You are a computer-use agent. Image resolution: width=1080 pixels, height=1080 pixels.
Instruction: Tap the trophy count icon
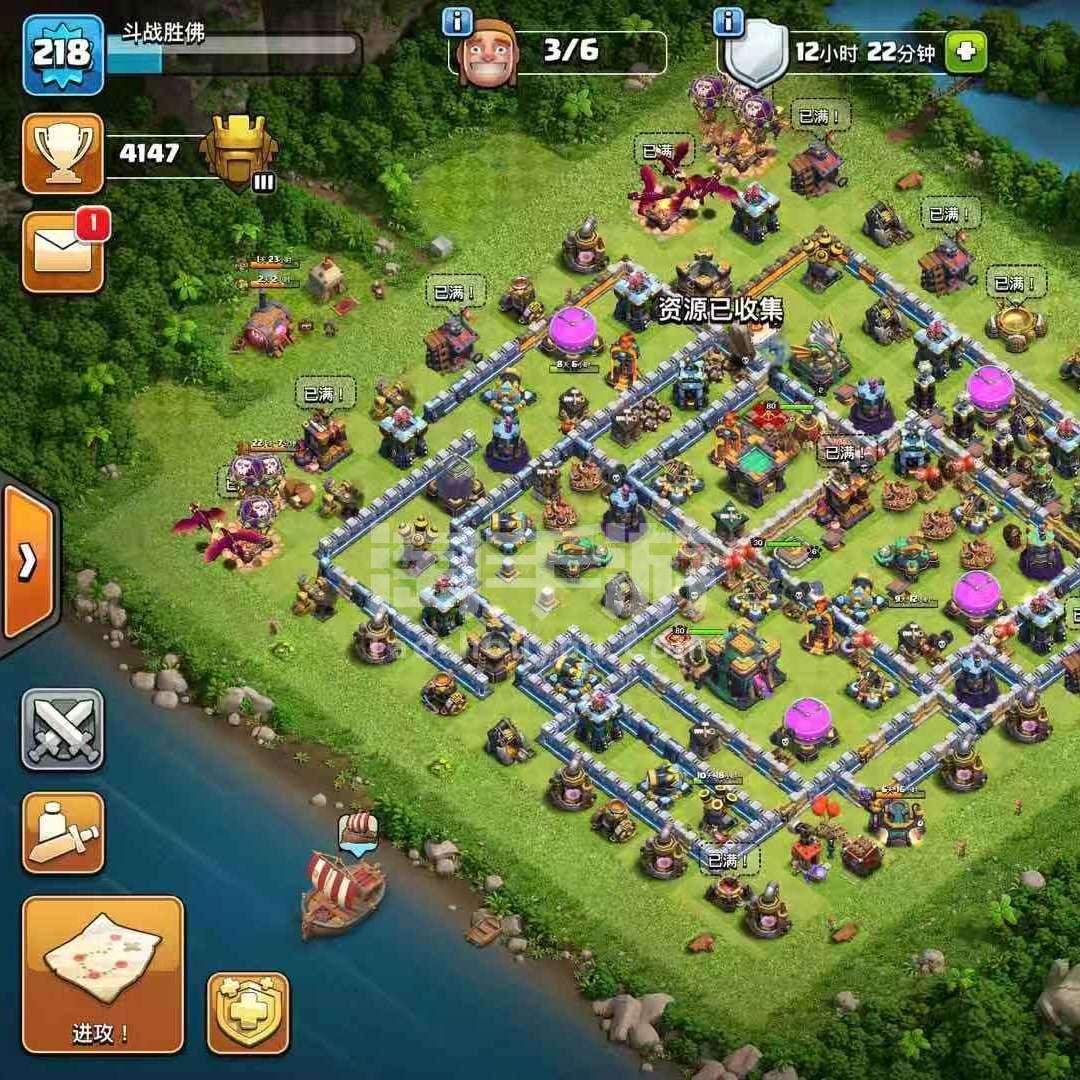click(63, 153)
